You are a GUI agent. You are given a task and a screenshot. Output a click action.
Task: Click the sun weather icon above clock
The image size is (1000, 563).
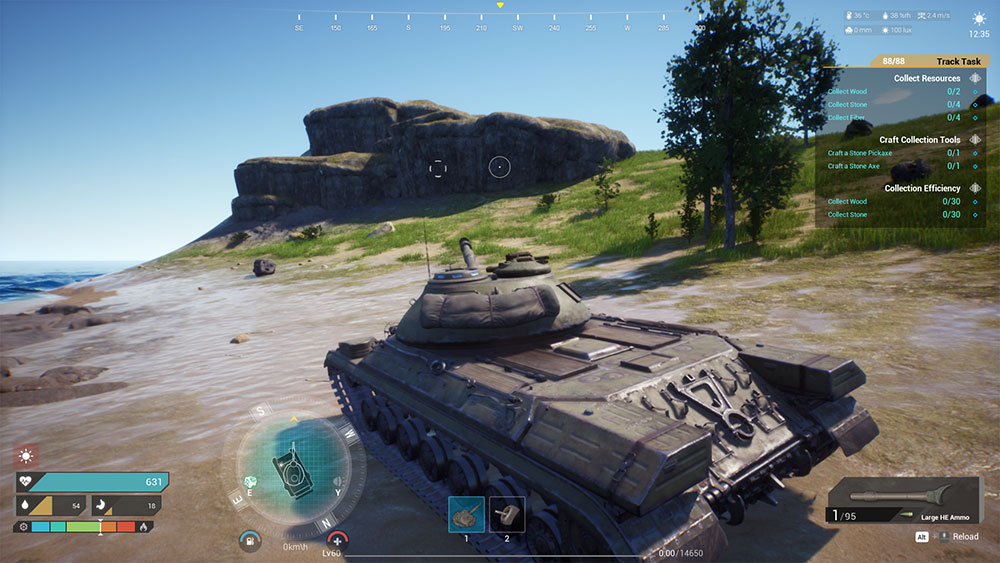[x=979, y=18]
